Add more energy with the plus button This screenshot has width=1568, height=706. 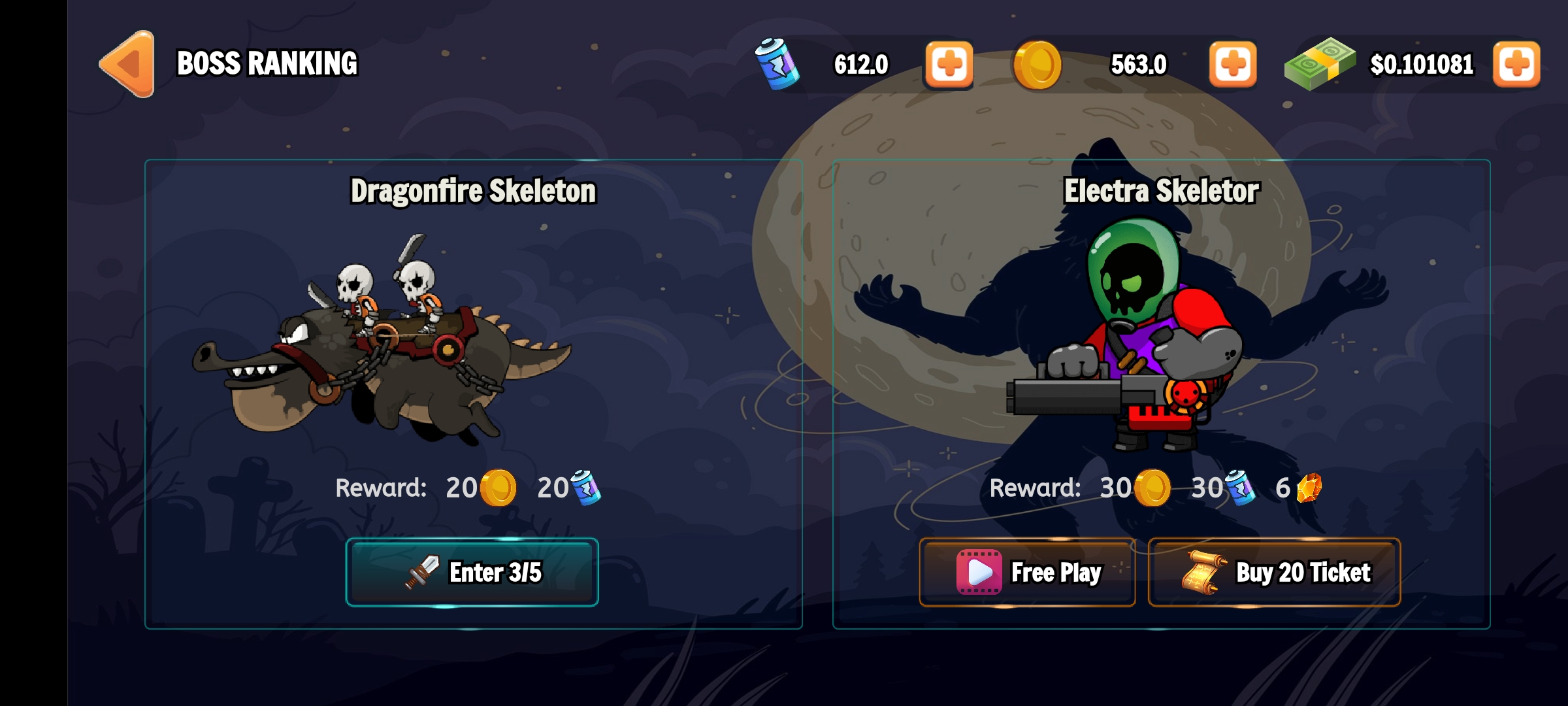[949, 64]
